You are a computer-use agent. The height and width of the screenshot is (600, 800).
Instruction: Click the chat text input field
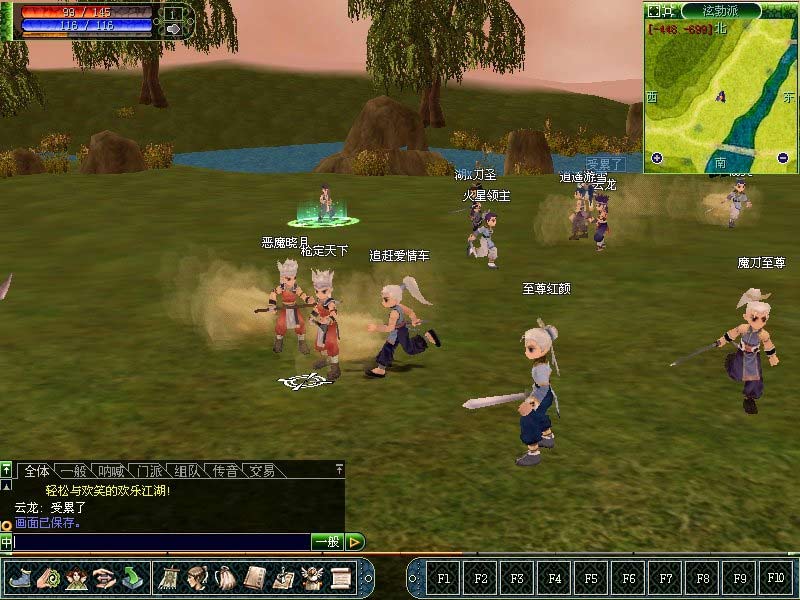160,542
